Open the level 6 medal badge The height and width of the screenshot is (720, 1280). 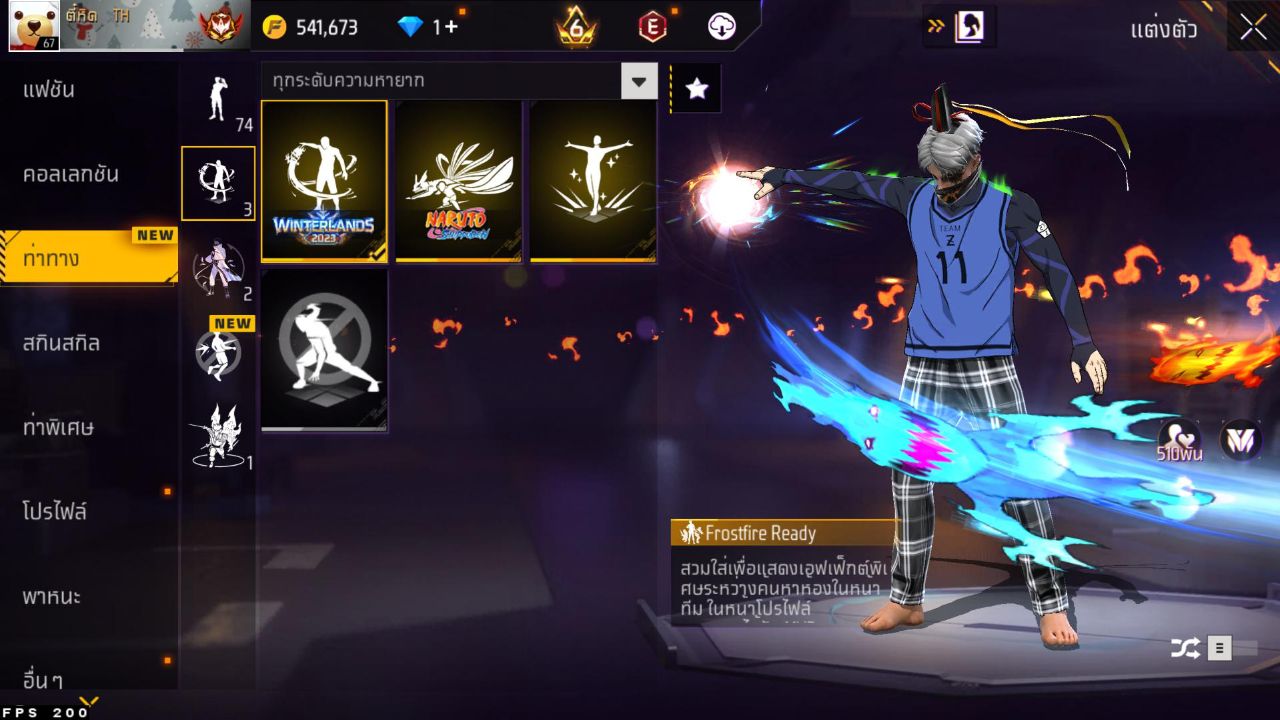coord(577,27)
